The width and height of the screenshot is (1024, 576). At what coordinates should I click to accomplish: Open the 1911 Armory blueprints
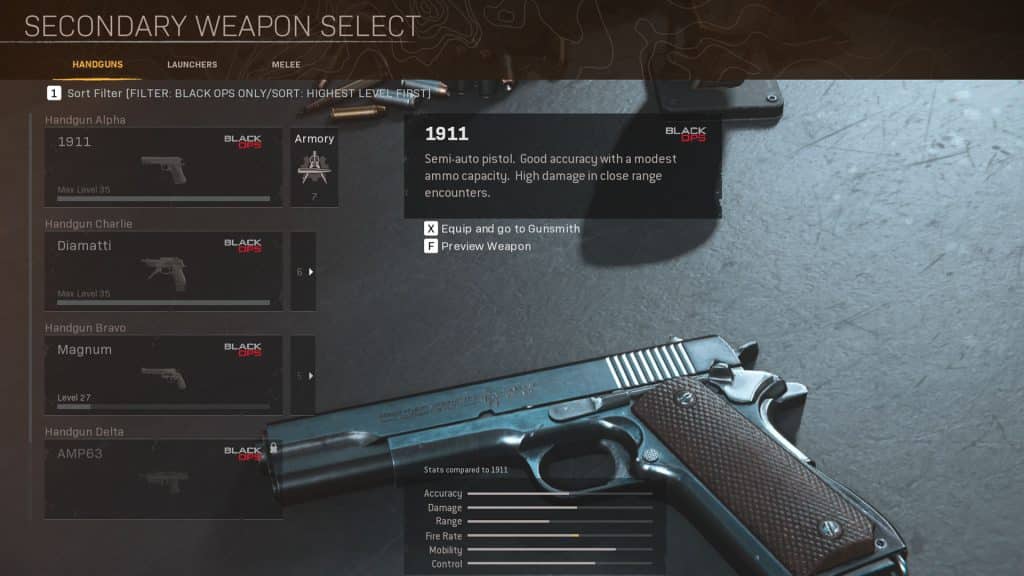(314, 167)
